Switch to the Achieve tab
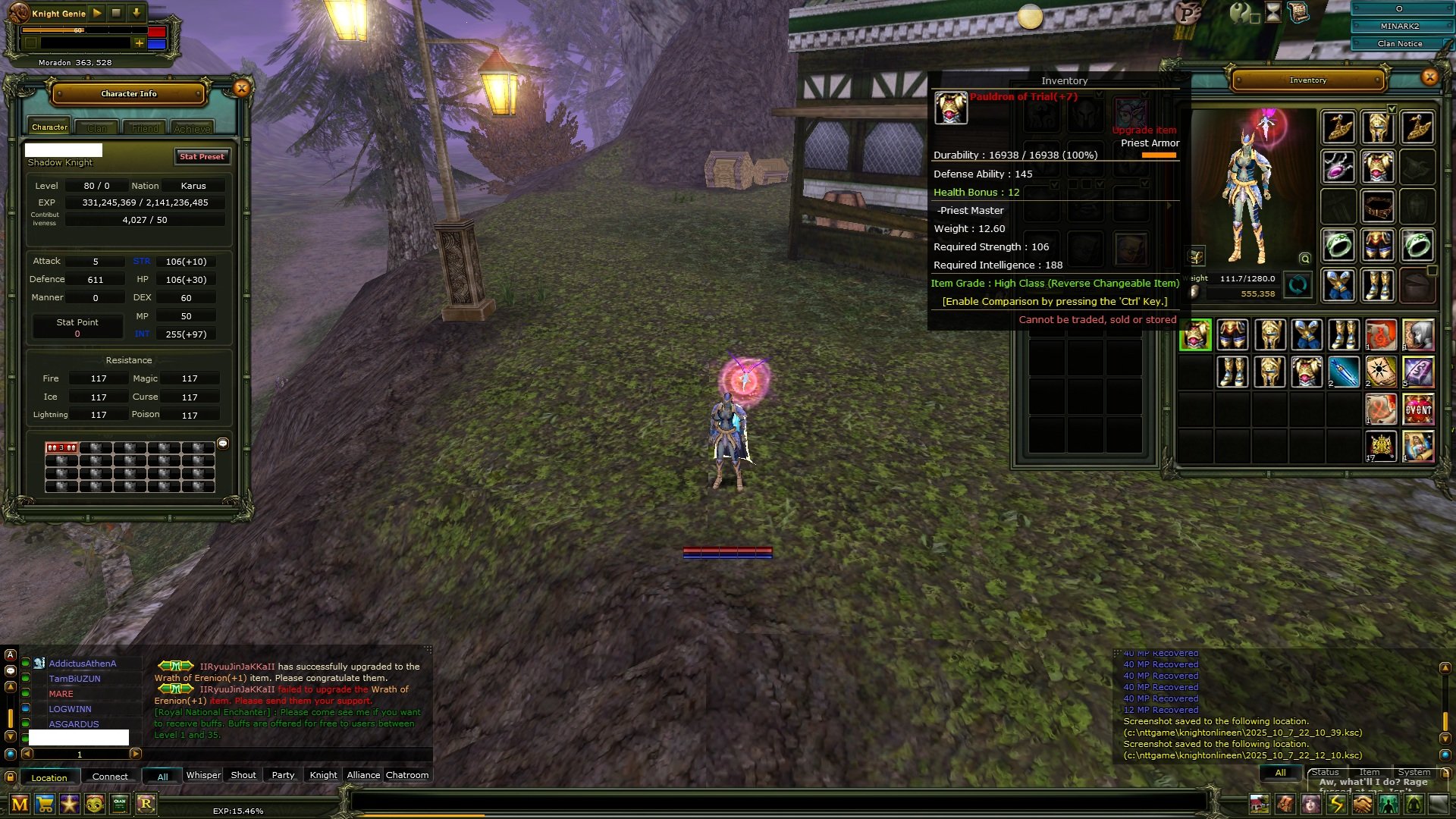1456x819 pixels. click(x=192, y=128)
